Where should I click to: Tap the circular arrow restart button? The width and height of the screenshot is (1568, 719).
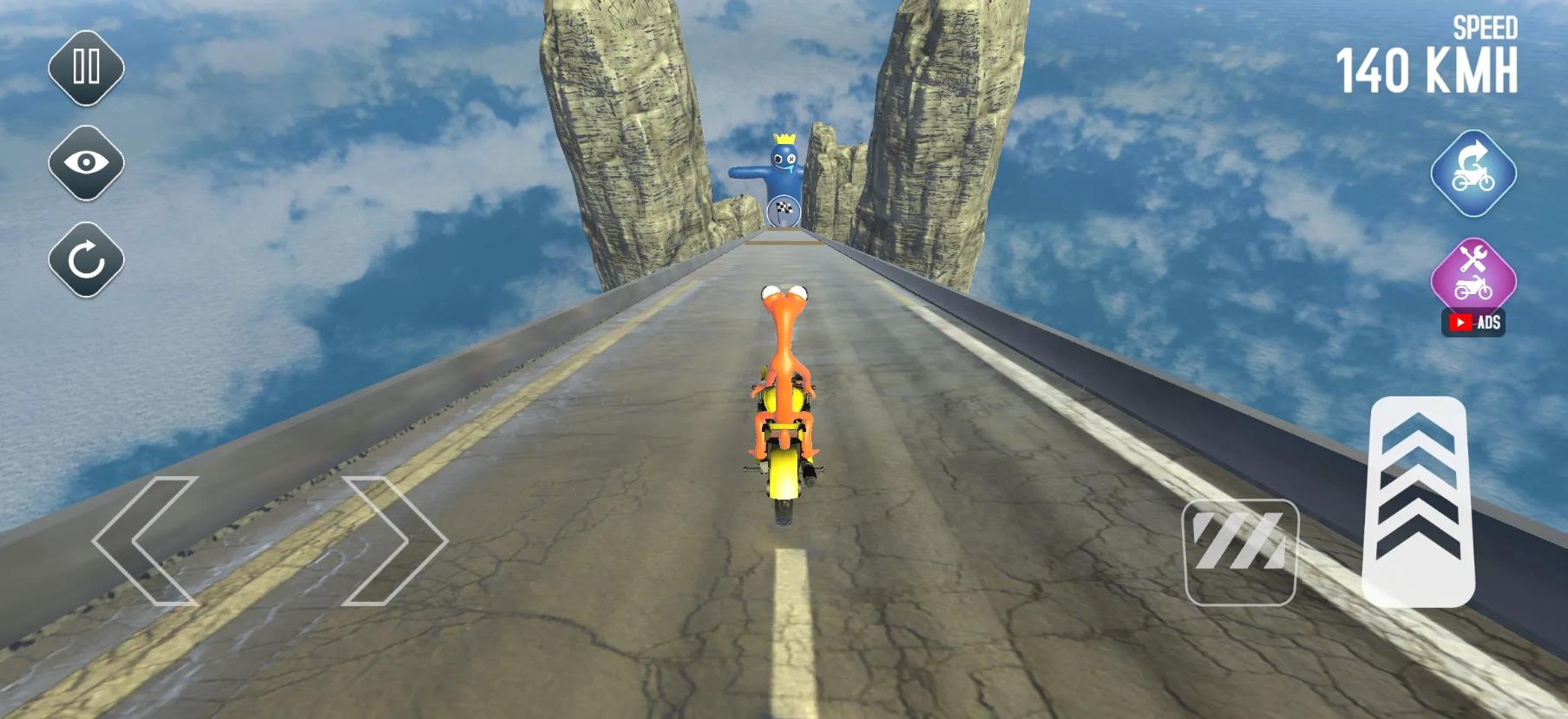86,259
